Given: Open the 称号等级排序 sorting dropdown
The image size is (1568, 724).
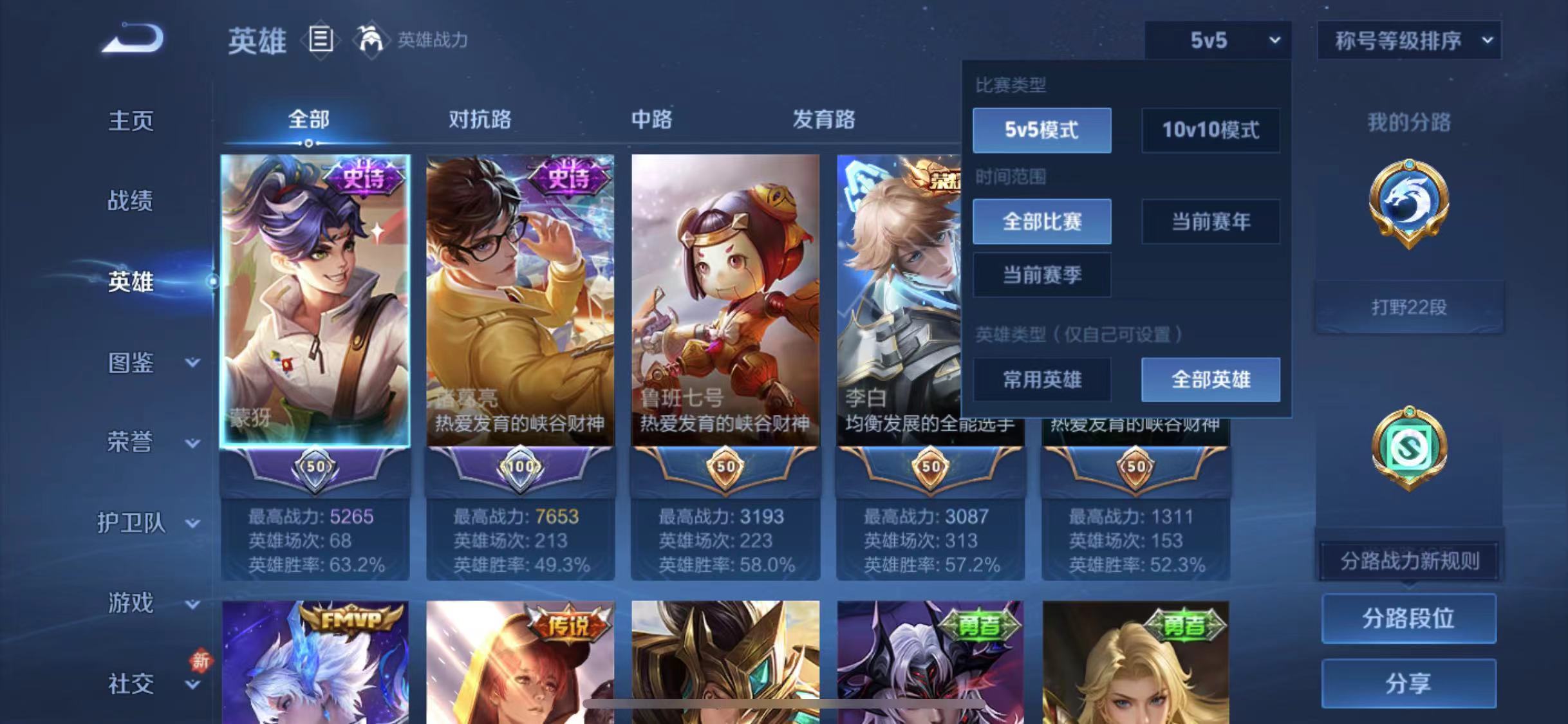Looking at the screenshot, I should 1408,40.
